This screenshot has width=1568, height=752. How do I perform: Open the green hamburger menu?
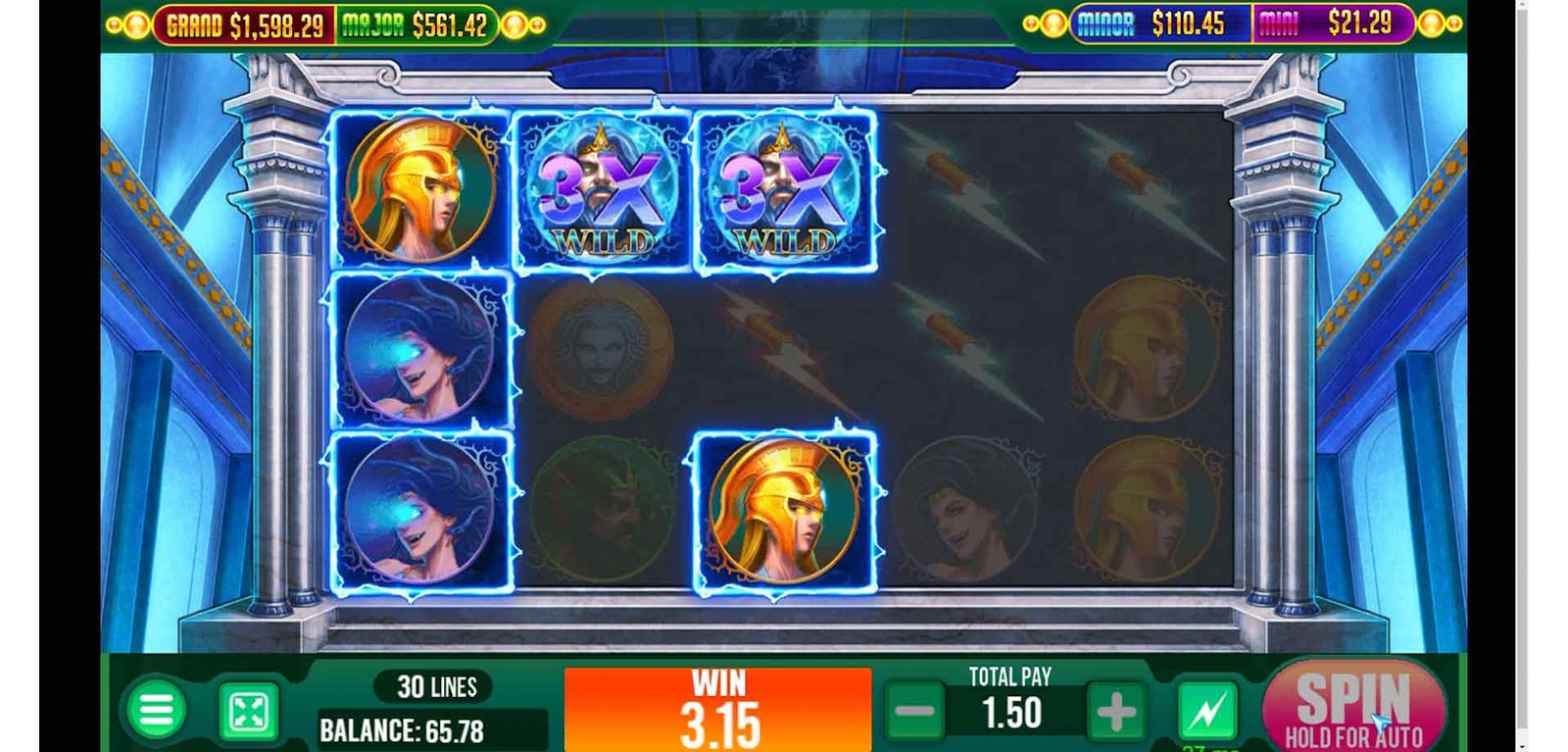156,710
